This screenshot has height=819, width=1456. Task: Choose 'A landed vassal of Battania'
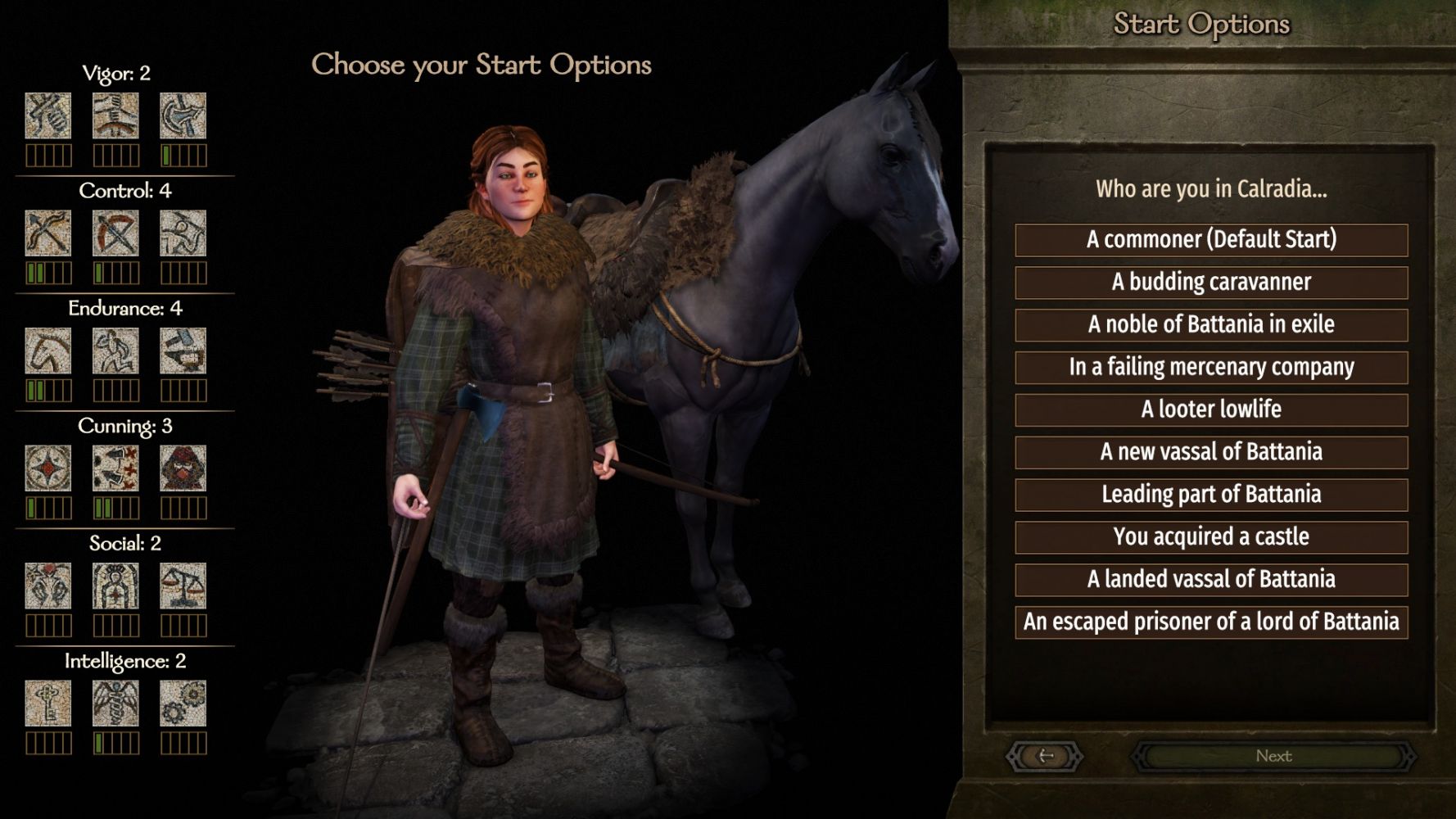1211,581
